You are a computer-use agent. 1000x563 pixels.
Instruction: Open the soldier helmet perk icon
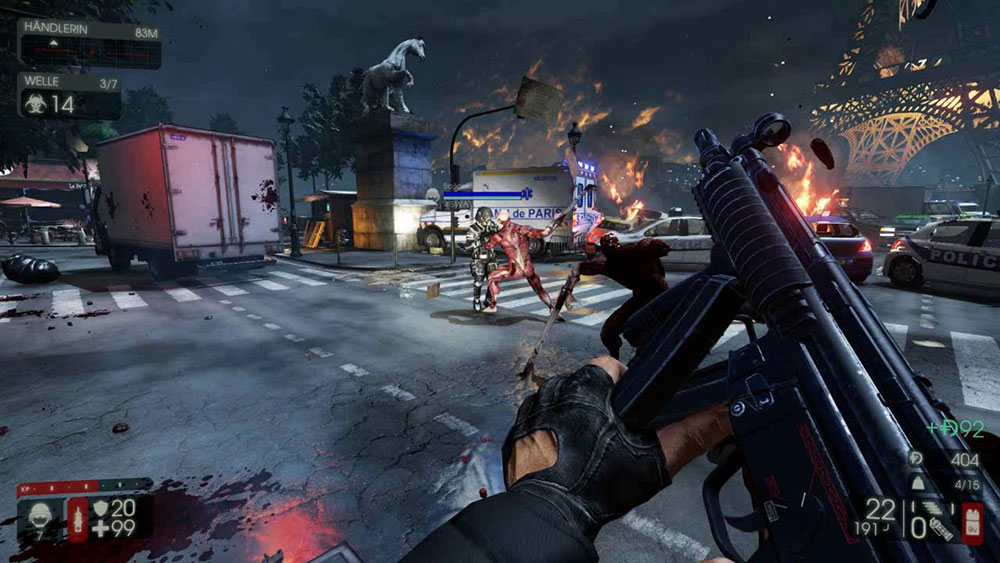tap(41, 517)
